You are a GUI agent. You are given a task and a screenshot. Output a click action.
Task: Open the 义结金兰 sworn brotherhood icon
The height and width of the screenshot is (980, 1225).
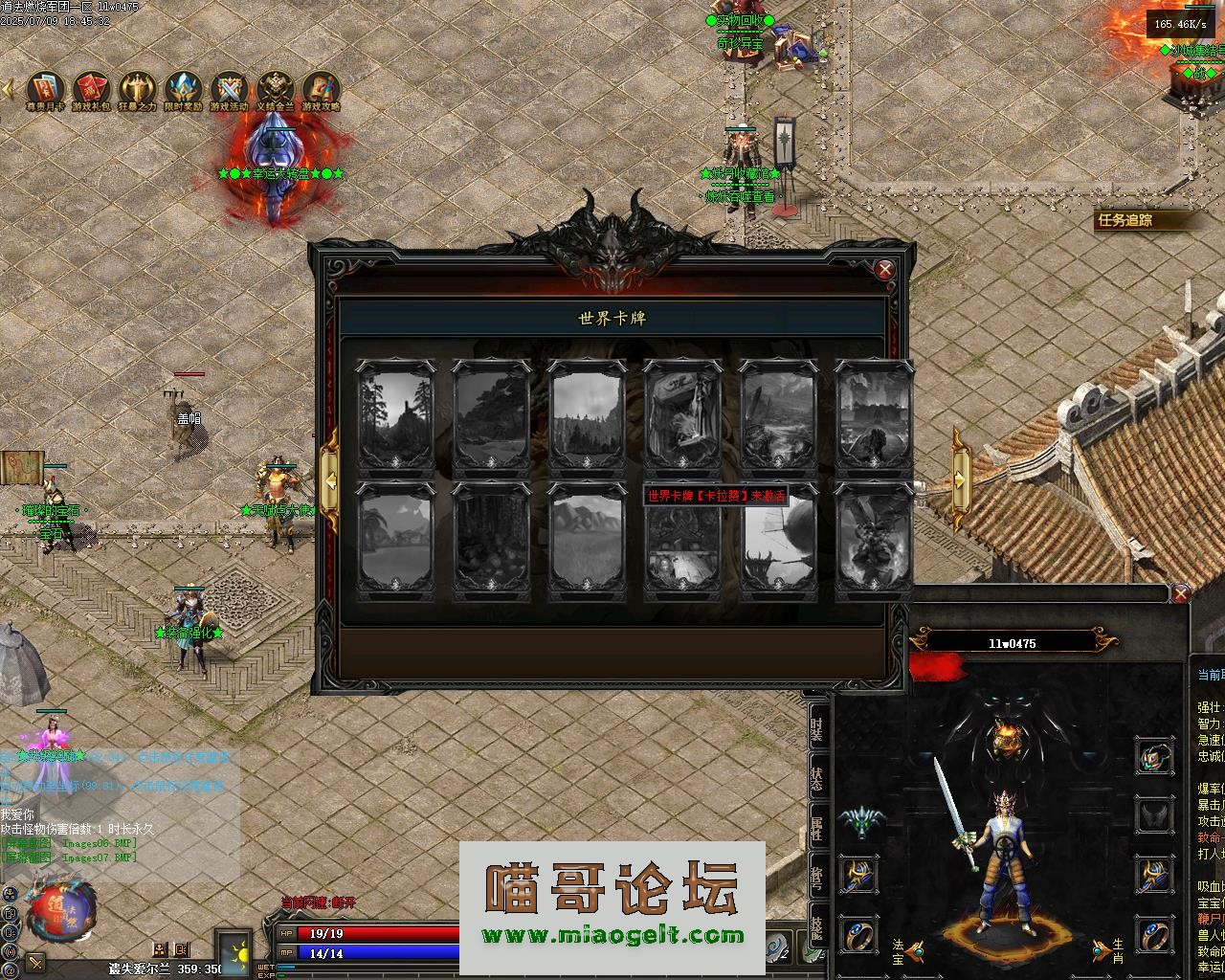click(275, 89)
